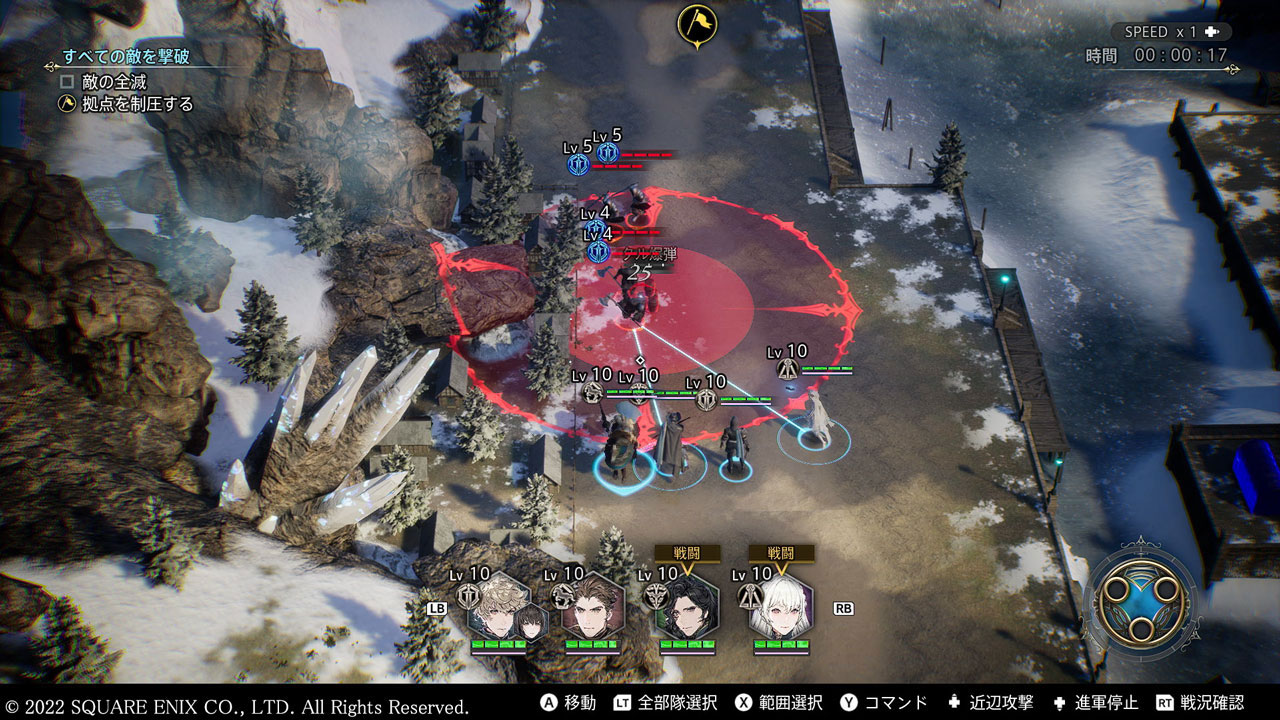Click the yellow flag objective marker

(695, 25)
